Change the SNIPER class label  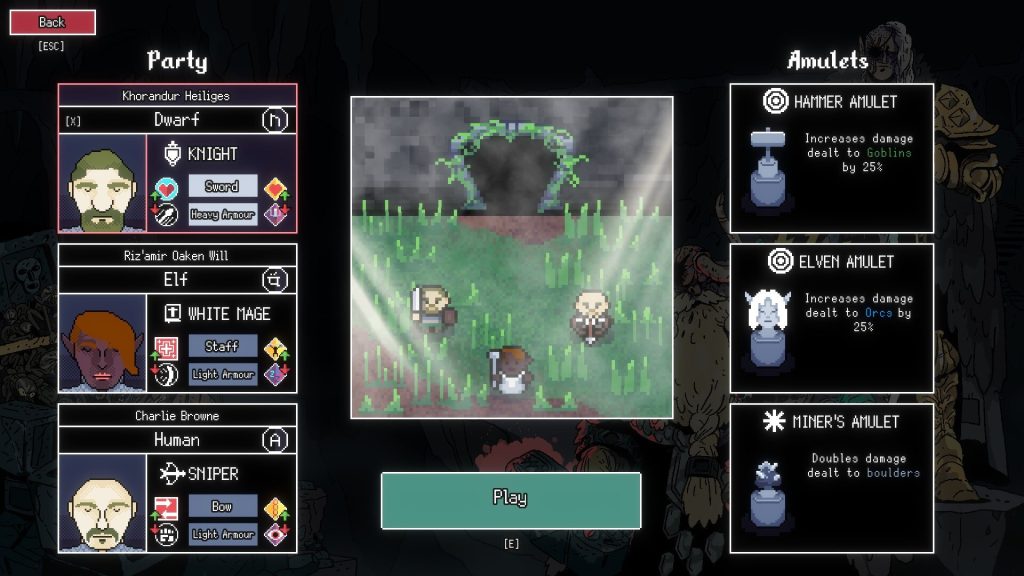pos(213,474)
